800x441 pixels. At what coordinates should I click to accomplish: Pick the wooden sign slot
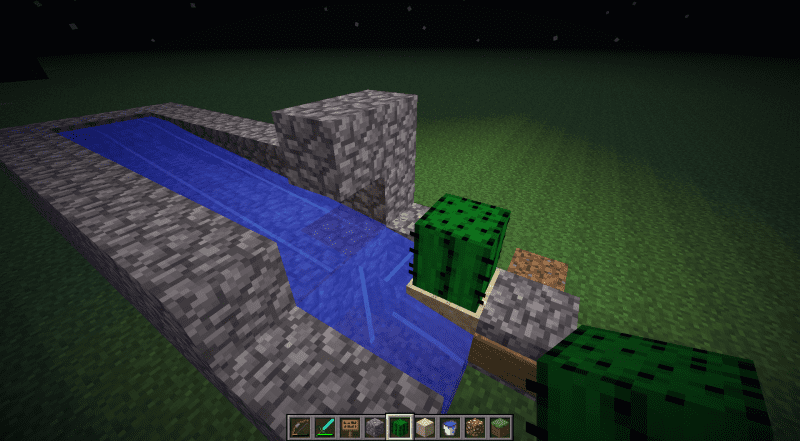pyautogui.click(x=350, y=427)
